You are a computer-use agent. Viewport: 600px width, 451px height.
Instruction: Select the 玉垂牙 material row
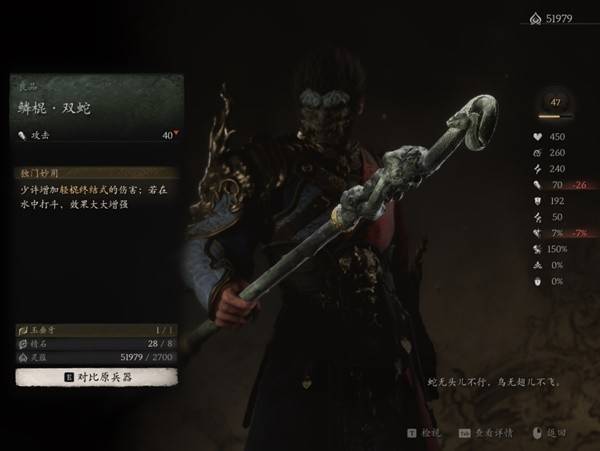96,329
